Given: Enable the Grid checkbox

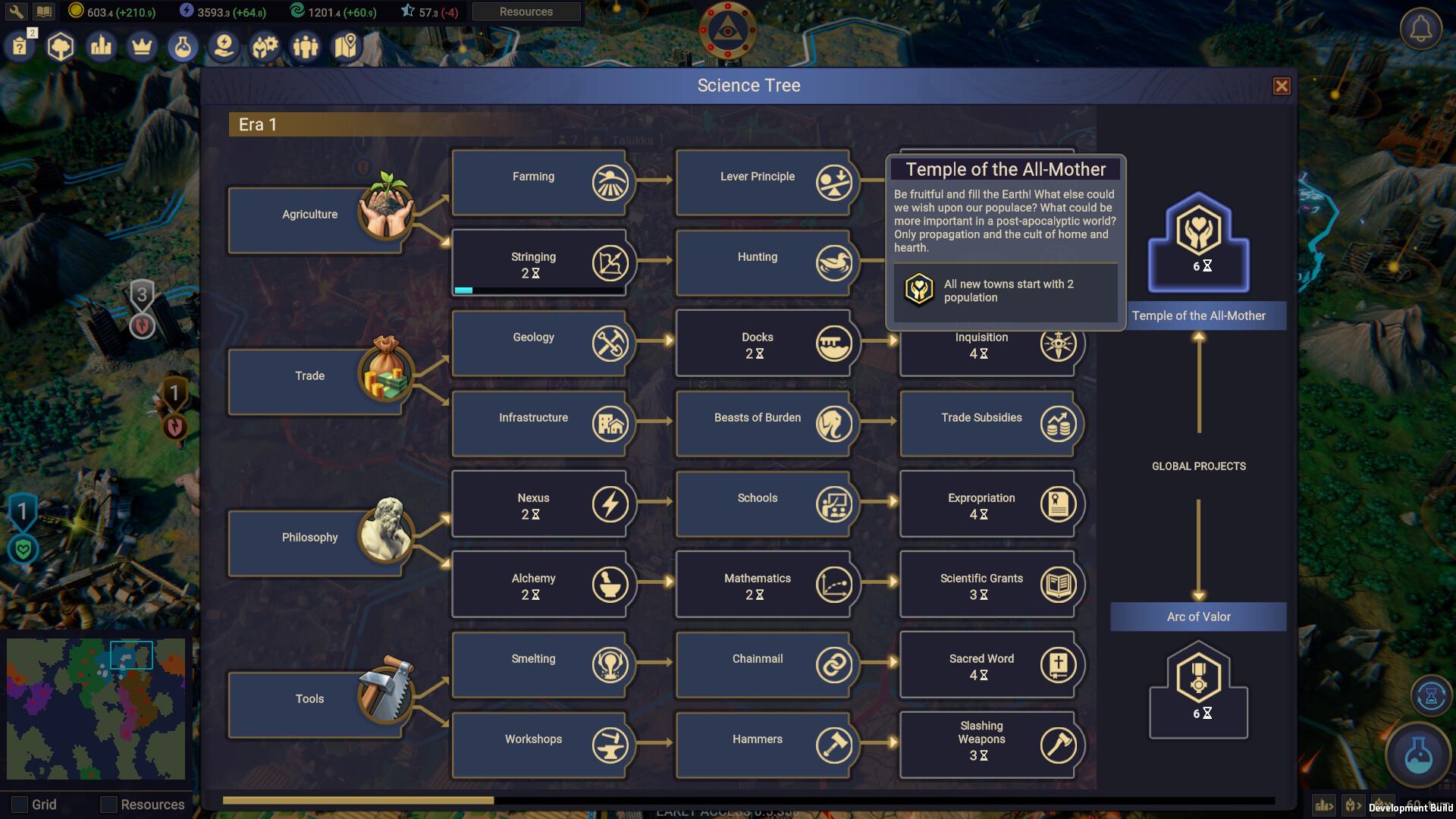Looking at the screenshot, I should pos(20,805).
